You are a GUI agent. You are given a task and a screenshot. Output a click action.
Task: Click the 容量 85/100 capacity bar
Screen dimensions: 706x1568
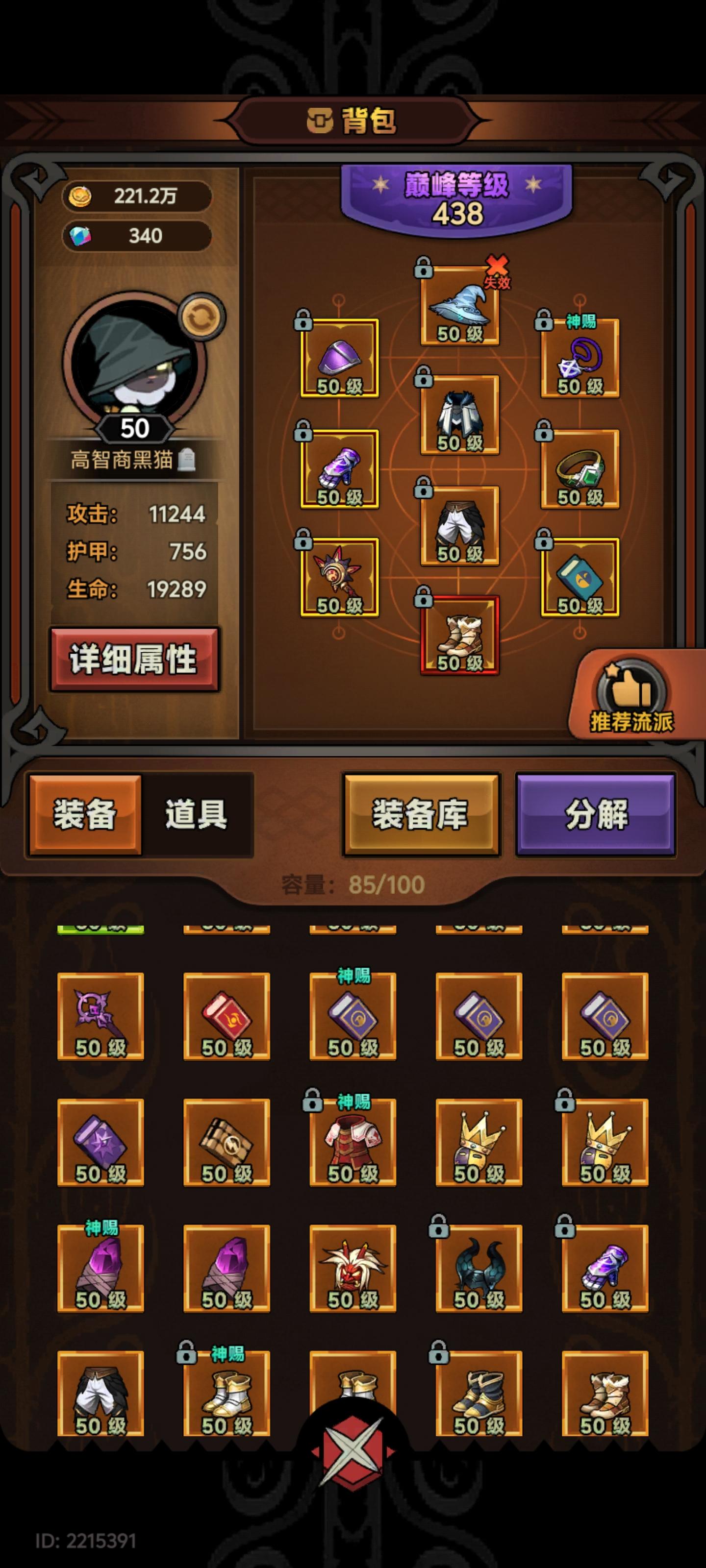[353, 885]
